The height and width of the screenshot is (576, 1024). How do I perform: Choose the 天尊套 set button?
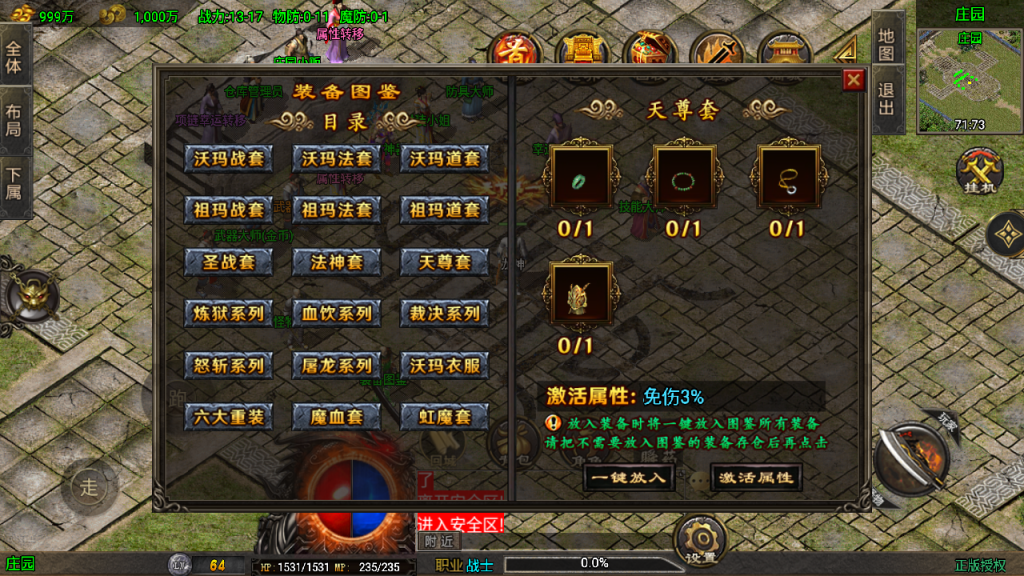tap(444, 262)
